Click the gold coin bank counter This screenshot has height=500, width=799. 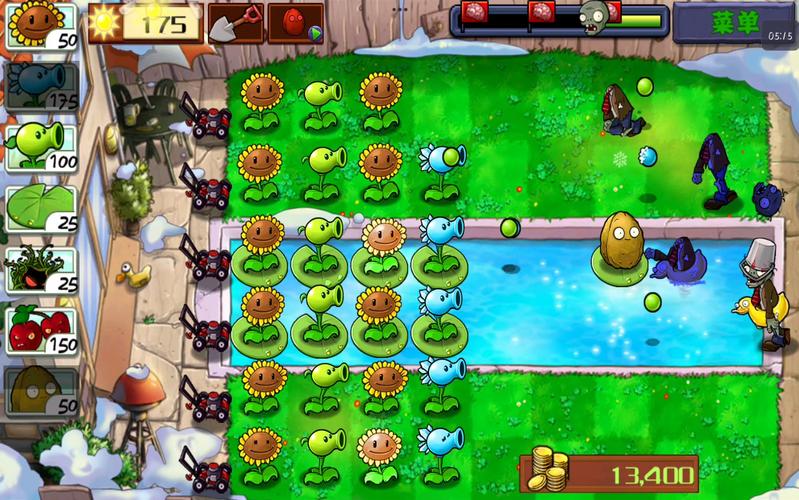(609, 473)
